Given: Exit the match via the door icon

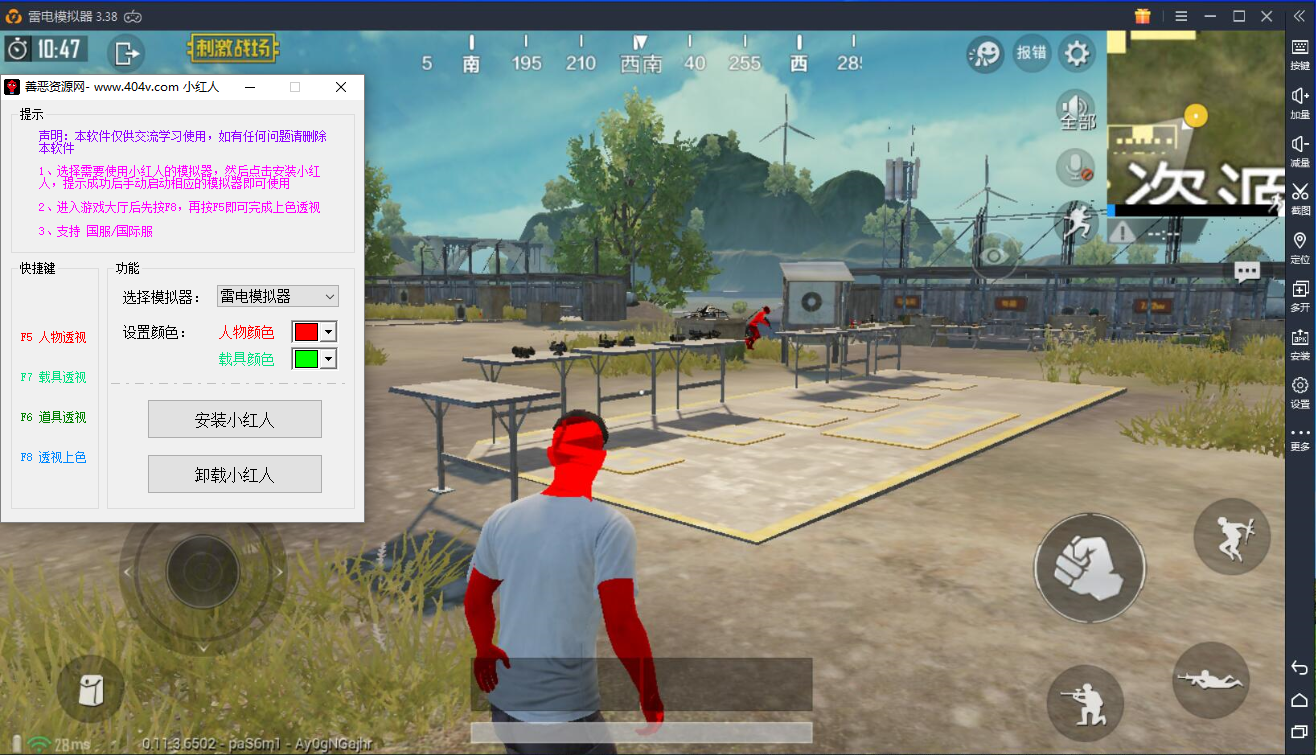Looking at the screenshot, I should coord(126,52).
